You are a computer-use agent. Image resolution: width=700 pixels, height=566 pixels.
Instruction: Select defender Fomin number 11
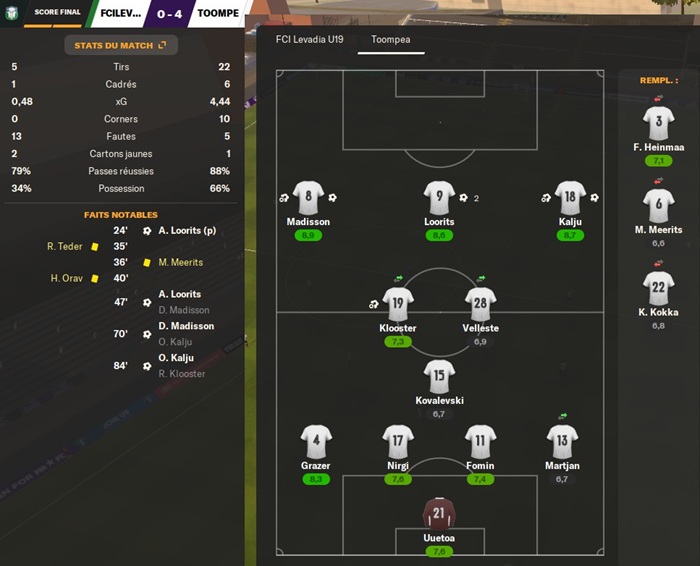[480, 441]
